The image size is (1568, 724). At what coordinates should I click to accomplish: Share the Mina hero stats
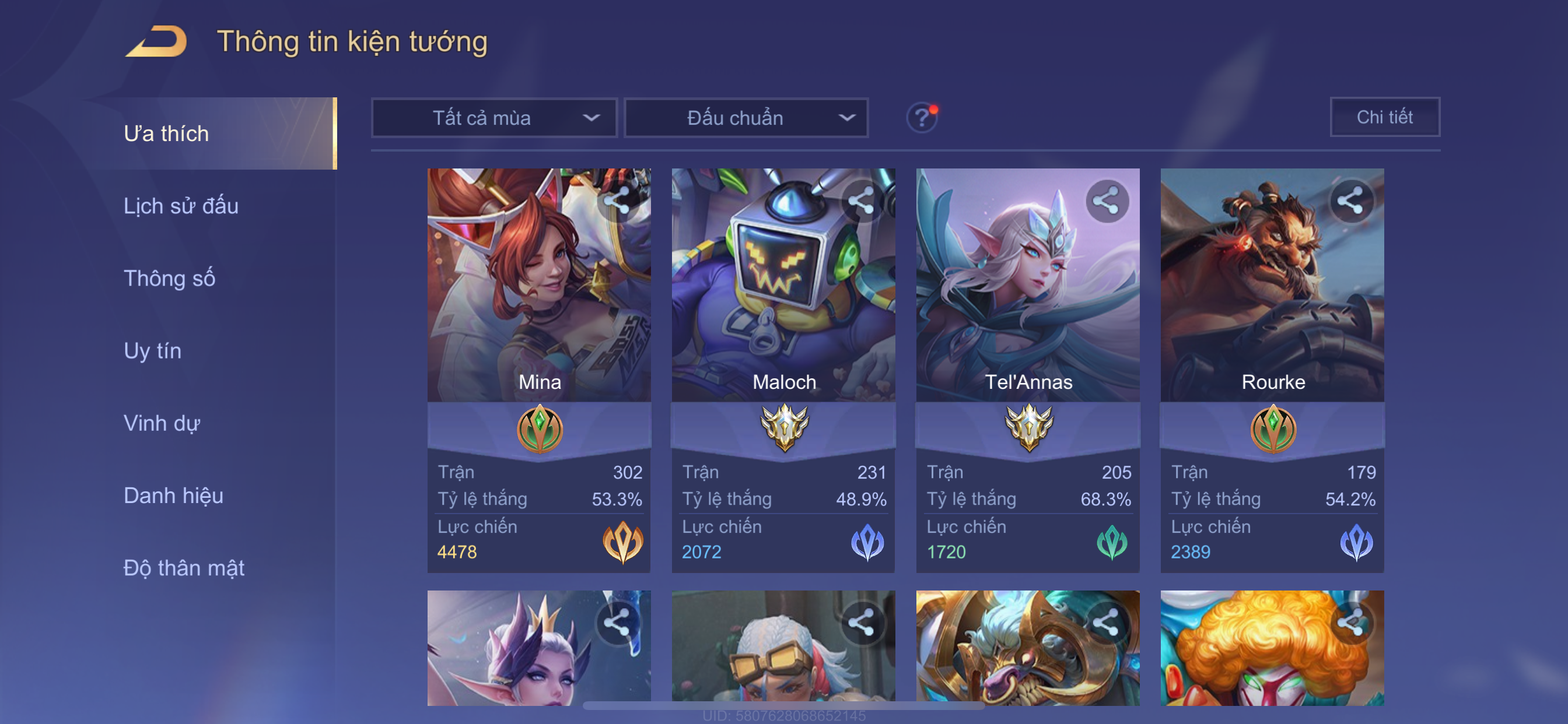617,201
